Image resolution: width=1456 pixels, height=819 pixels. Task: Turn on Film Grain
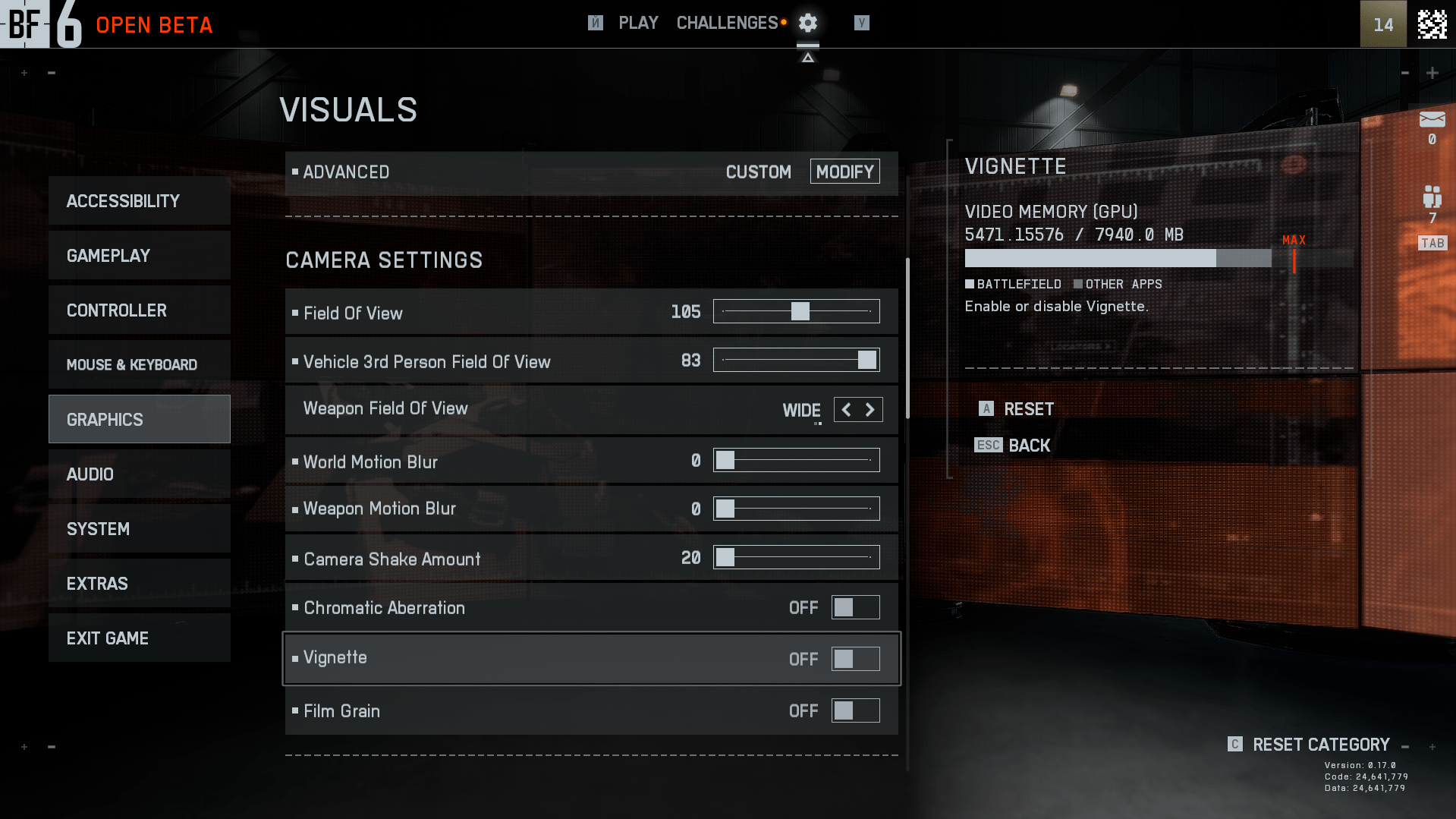pyautogui.click(x=855, y=710)
